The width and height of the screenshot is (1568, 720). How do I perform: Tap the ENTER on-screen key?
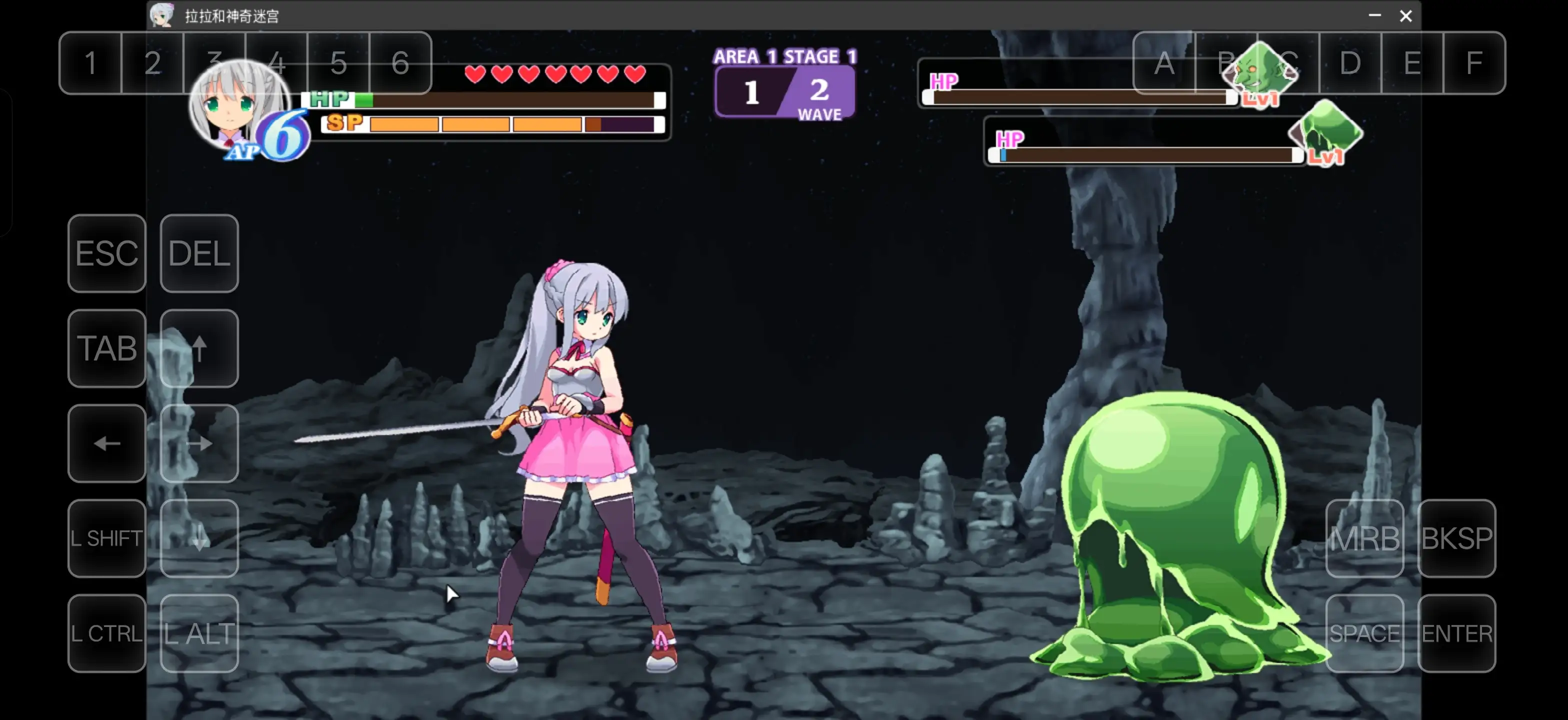(x=1456, y=633)
